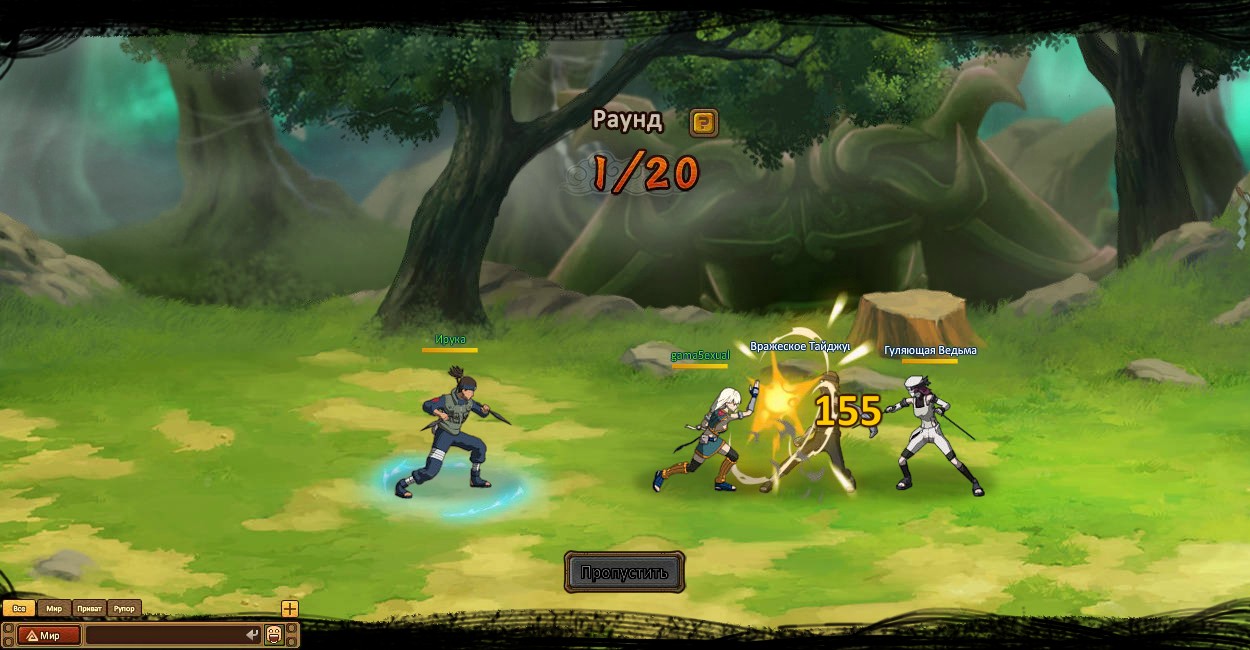
Task: Switch to the Все chat tab
Action: (19, 608)
